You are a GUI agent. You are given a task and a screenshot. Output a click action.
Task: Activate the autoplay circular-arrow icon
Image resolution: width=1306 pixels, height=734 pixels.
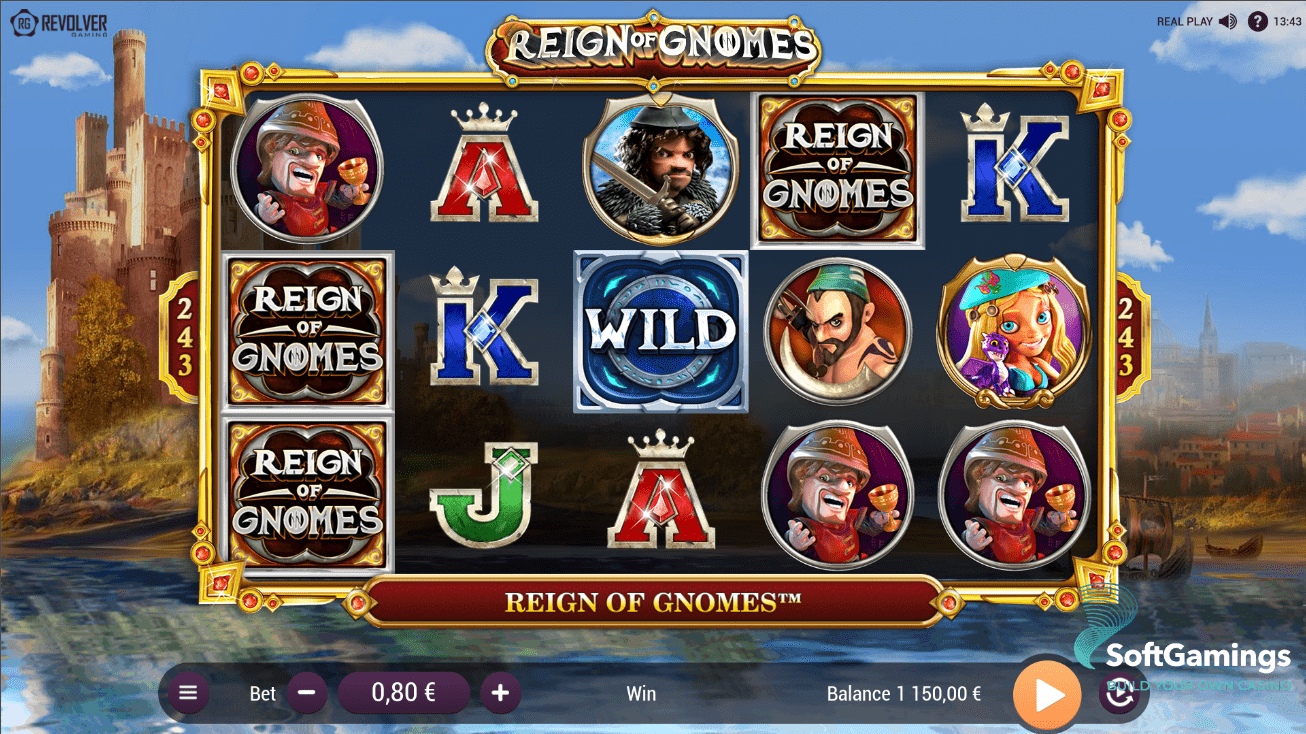pyautogui.click(x=1120, y=692)
